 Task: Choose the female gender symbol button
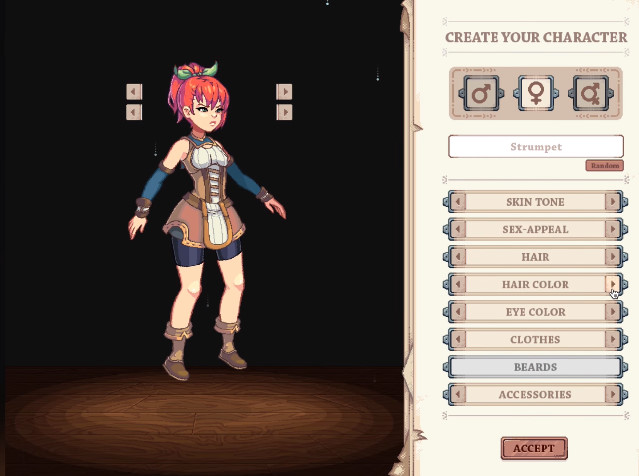tap(535, 94)
